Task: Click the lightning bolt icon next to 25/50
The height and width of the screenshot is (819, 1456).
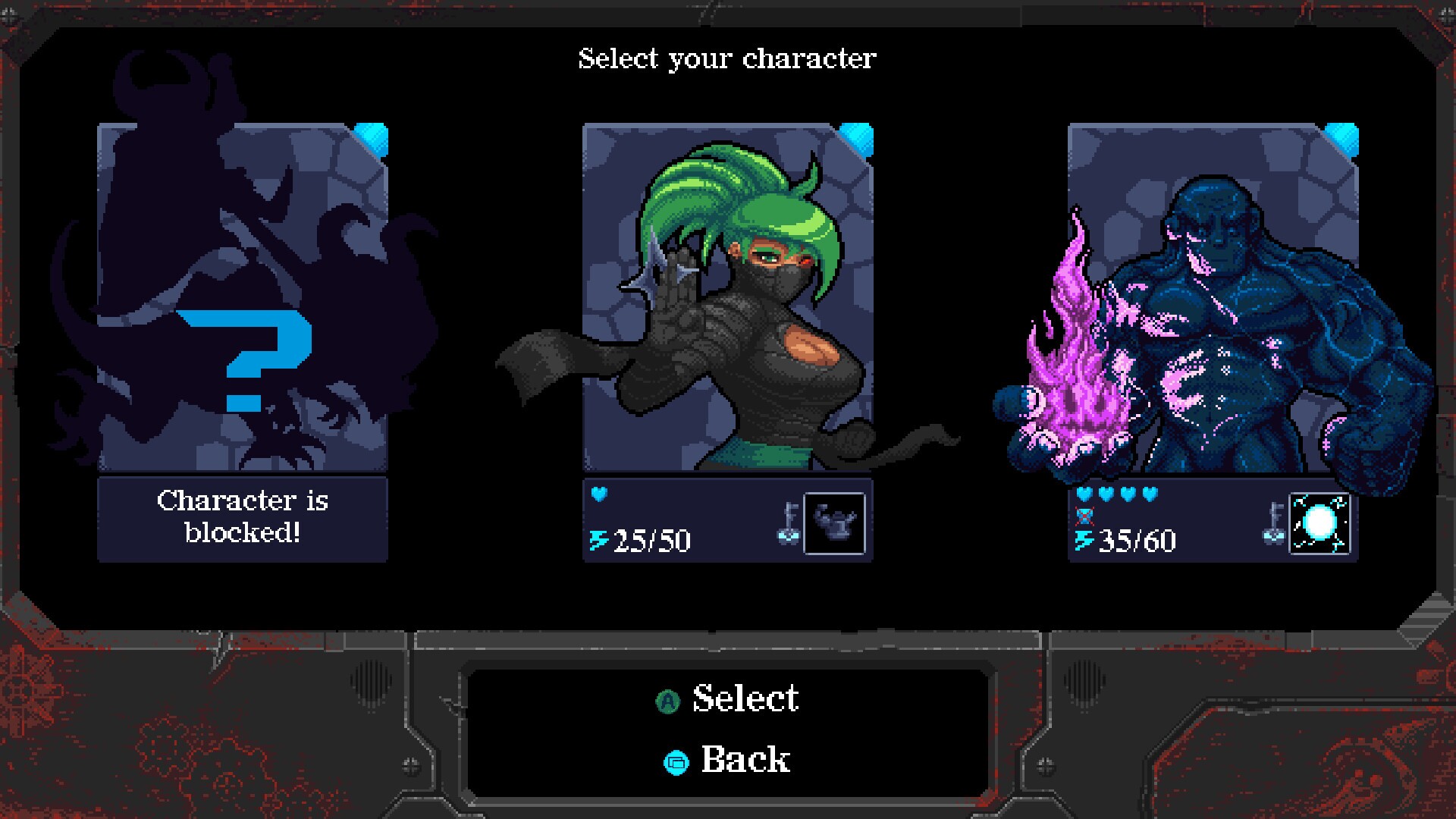Action: coord(598,541)
